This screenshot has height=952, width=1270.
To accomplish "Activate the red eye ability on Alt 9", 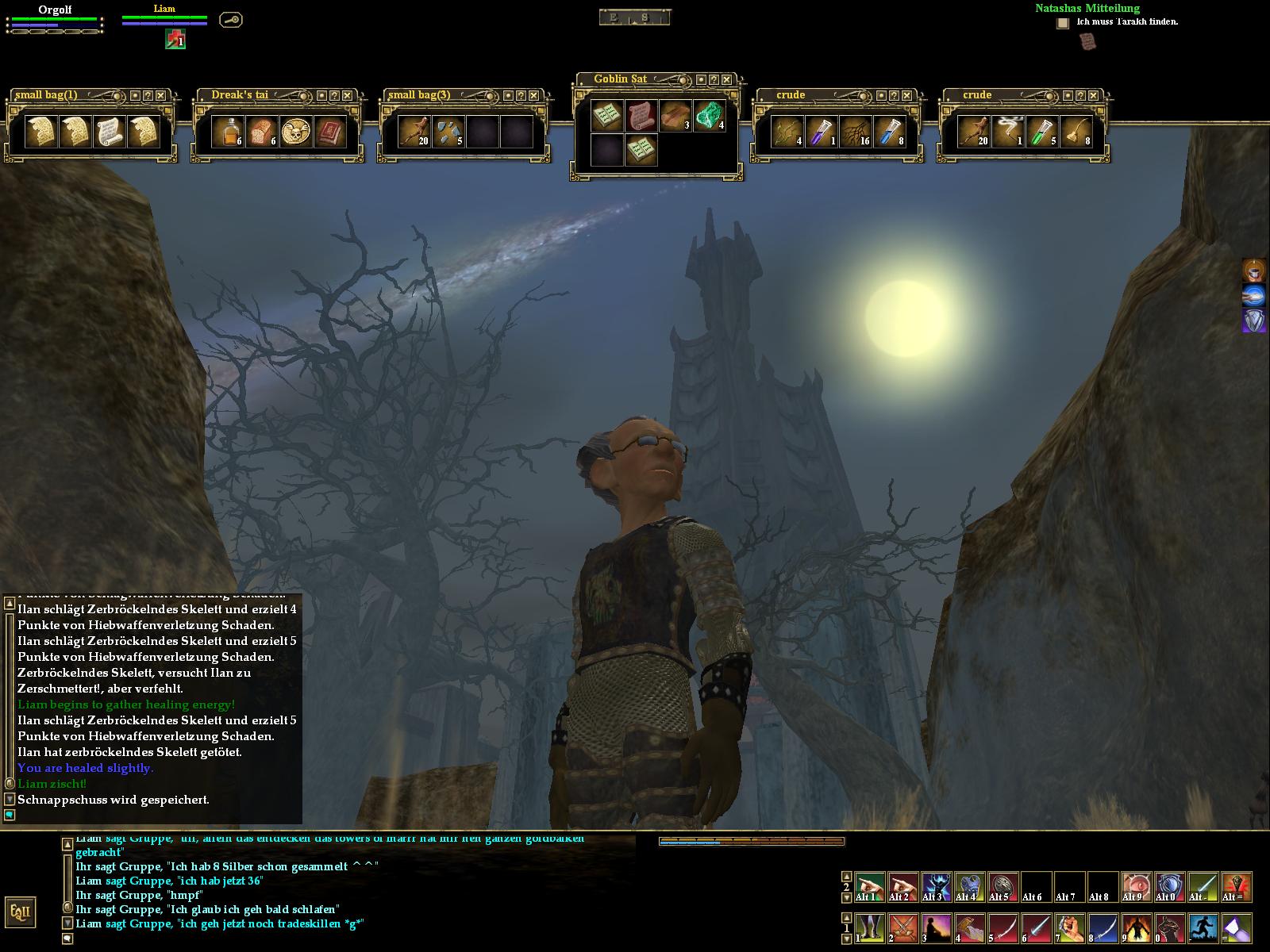I will (1137, 886).
